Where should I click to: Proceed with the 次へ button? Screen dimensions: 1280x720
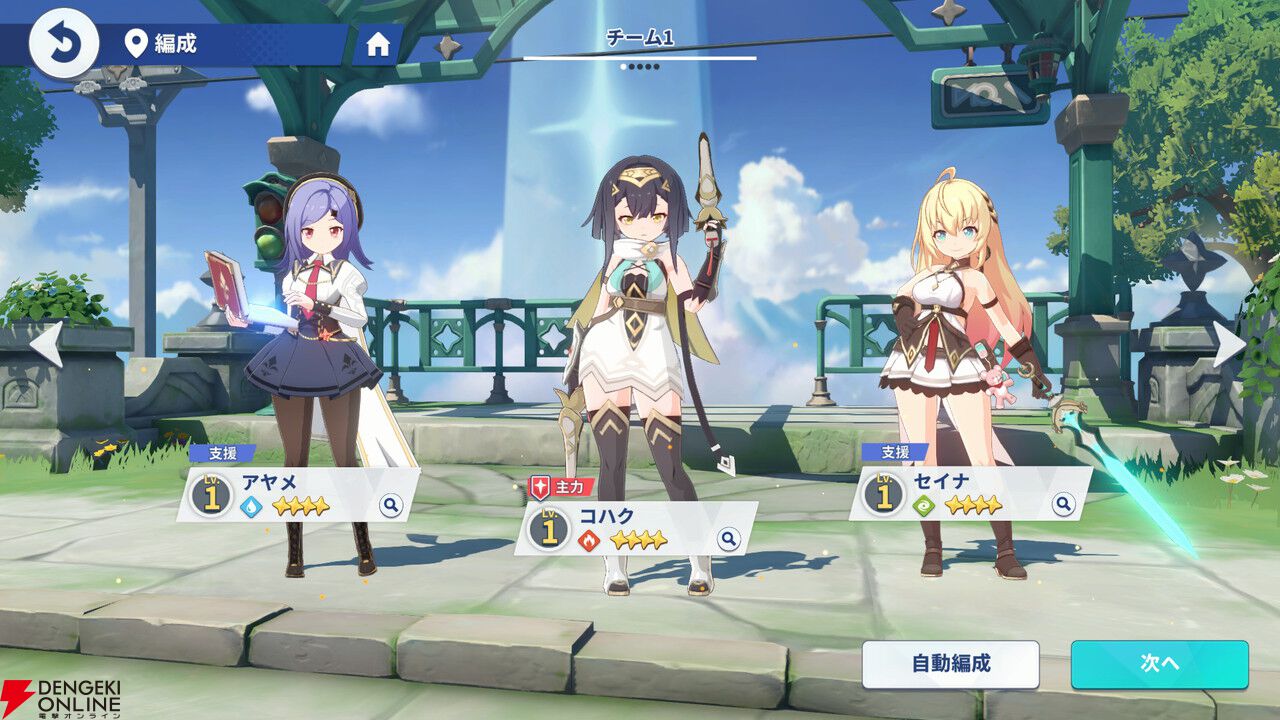(1159, 664)
